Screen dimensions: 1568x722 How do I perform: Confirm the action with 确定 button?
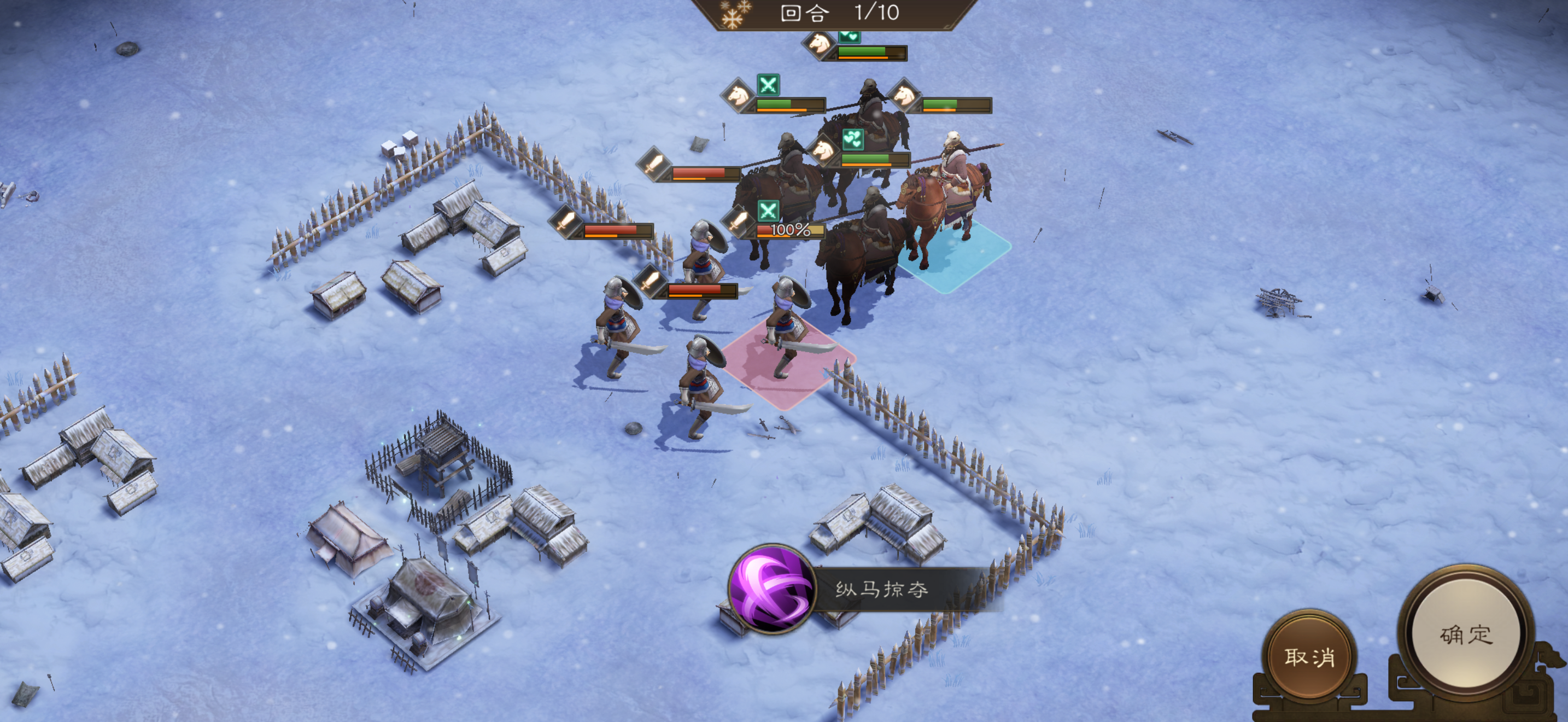pos(1465,635)
